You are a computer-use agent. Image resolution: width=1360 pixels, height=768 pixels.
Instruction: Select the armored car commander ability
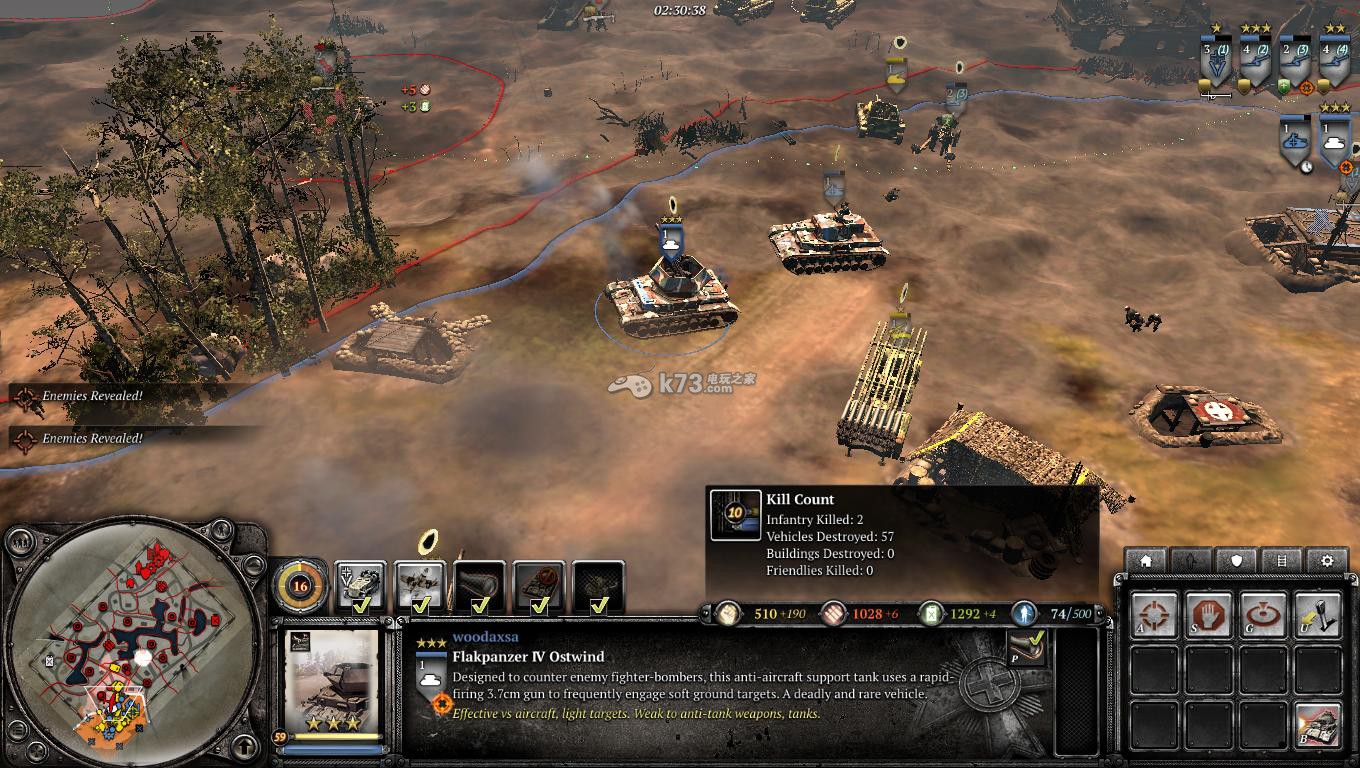(360, 586)
